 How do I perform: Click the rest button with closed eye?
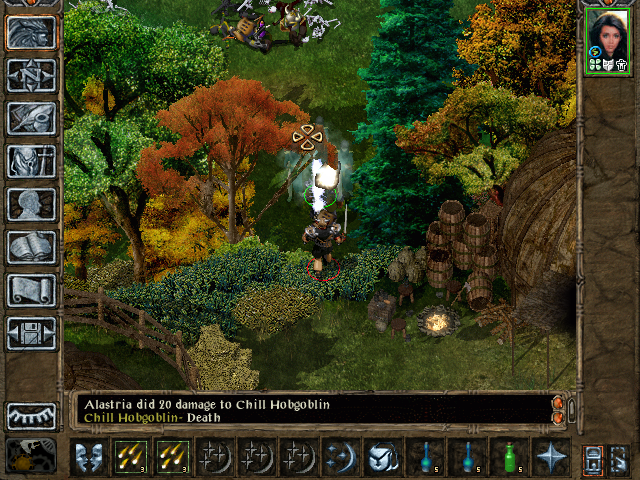[31, 415]
